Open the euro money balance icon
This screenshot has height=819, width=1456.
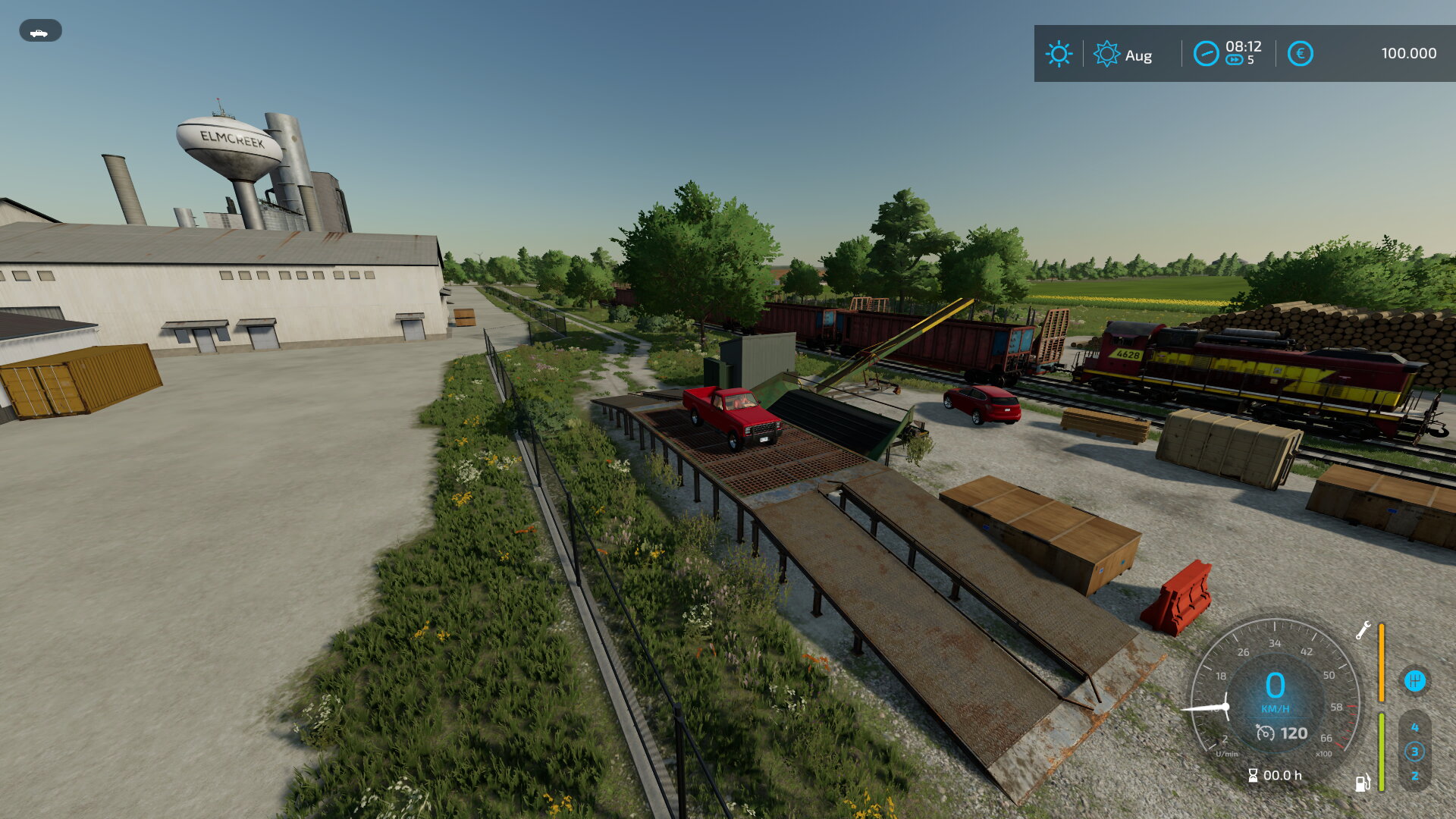(1300, 54)
